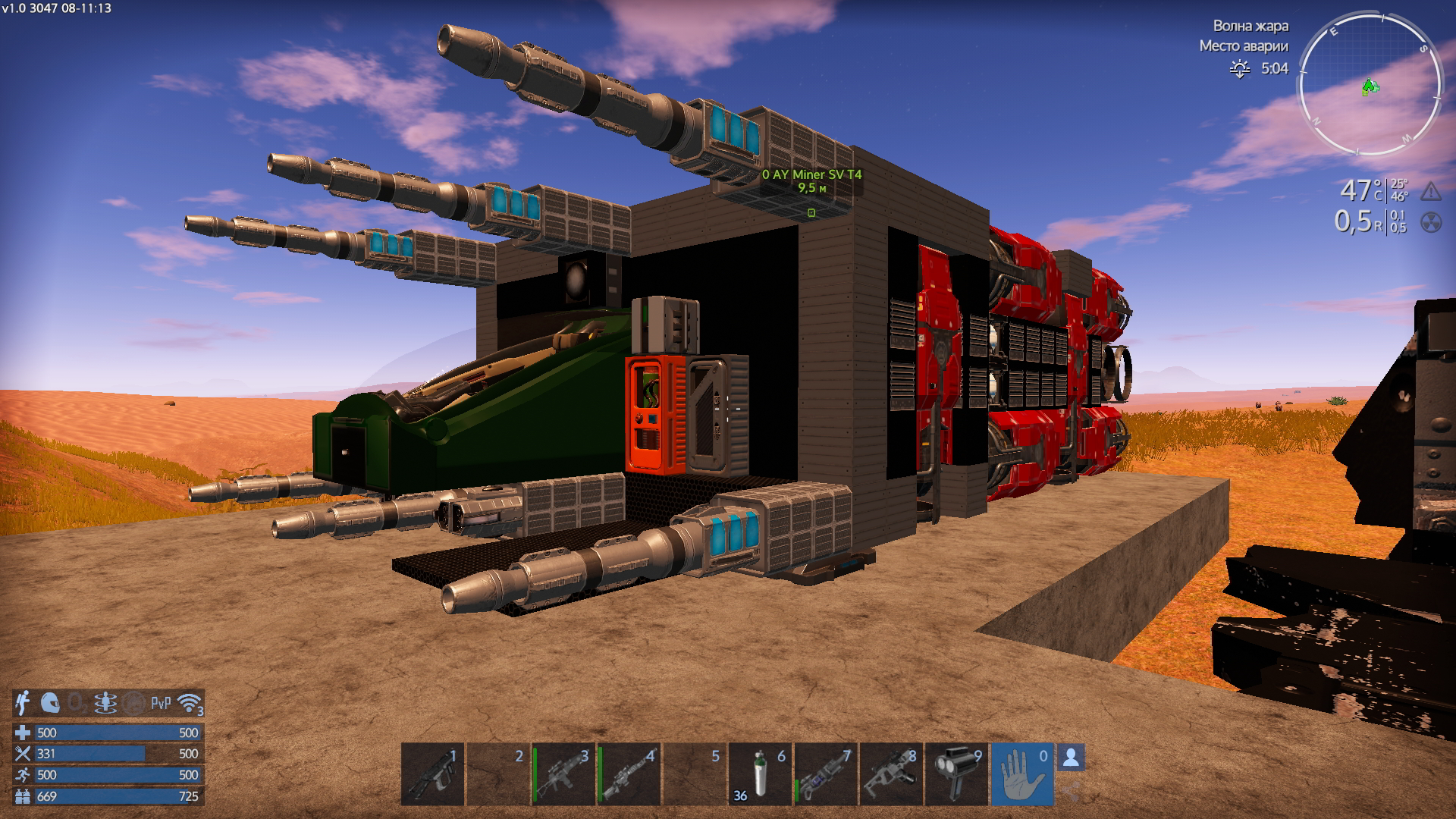Image resolution: width=1456 pixels, height=819 pixels.
Task: Toggle the helmet status icon
Action: 50,703
